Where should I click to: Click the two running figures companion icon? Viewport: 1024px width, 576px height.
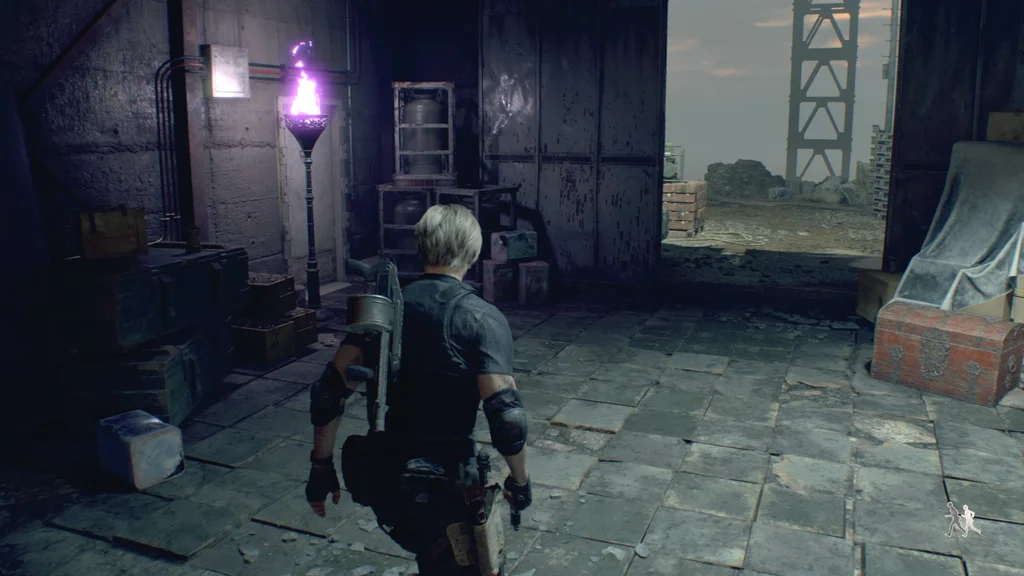pyautogui.click(x=963, y=519)
